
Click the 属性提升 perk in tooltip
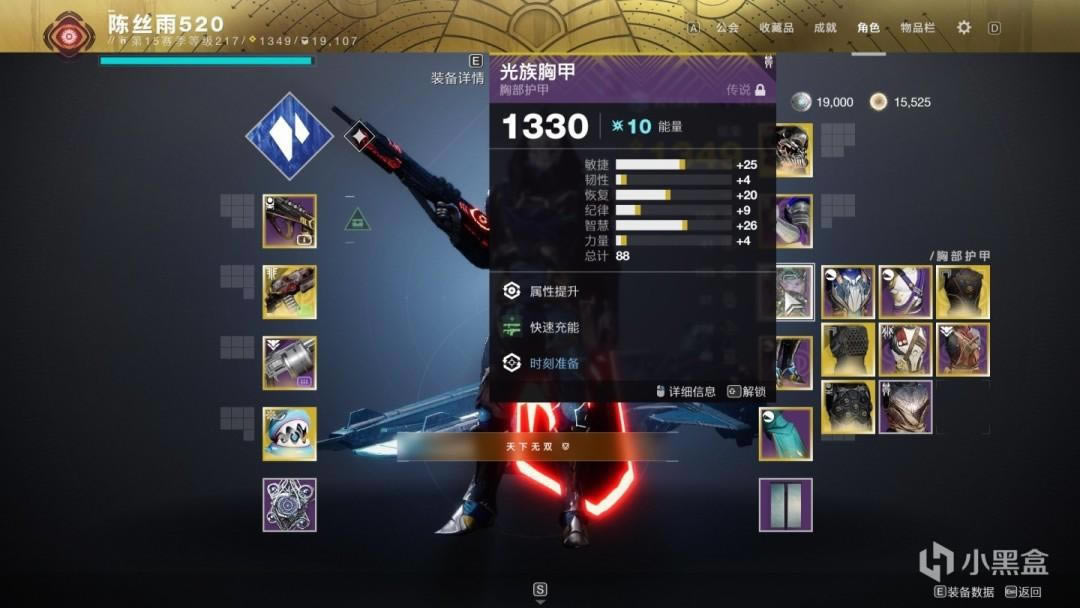554,291
